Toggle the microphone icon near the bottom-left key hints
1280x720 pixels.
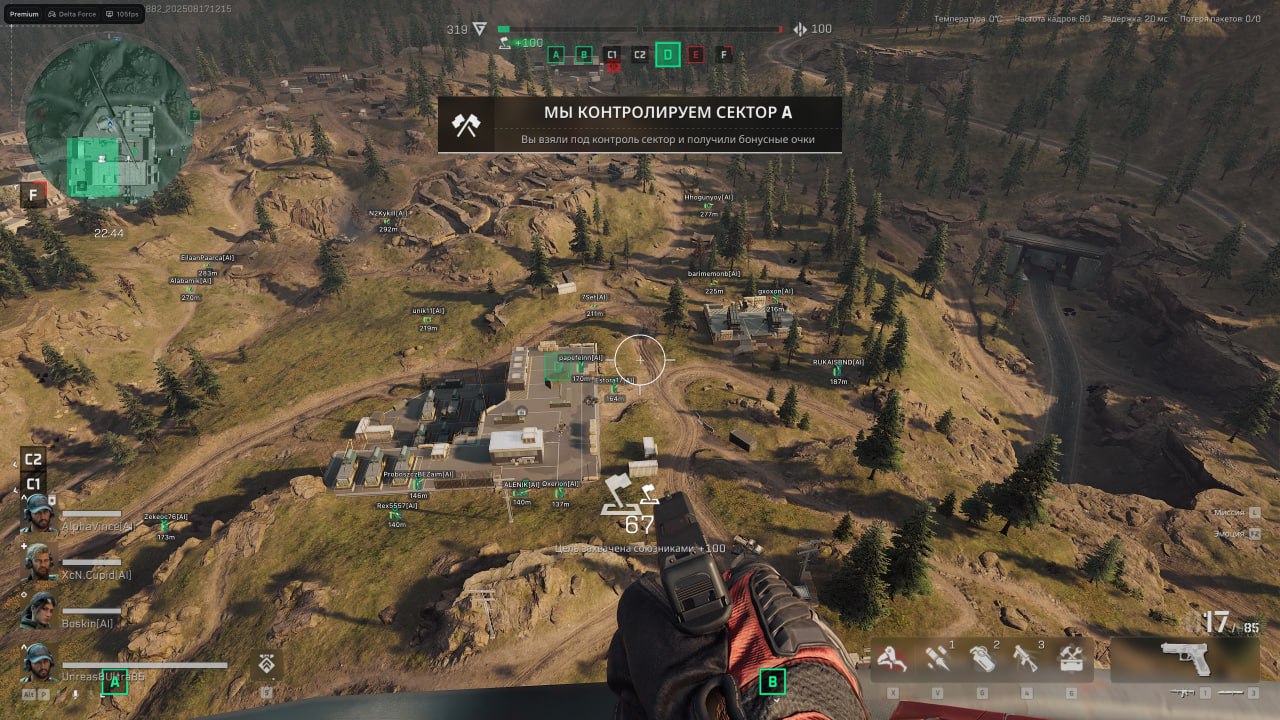click(74, 696)
